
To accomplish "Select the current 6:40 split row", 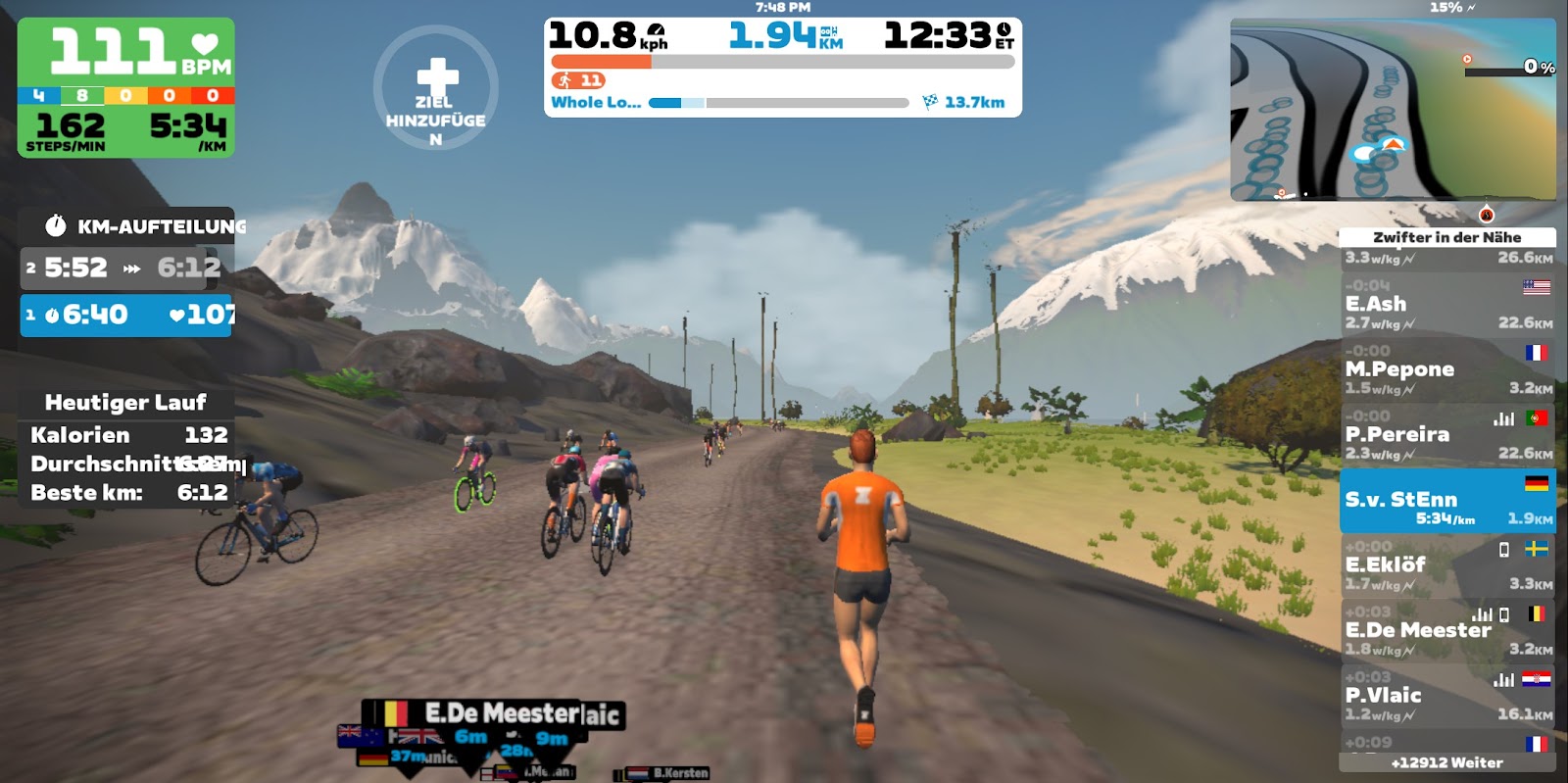I will point(126,315).
